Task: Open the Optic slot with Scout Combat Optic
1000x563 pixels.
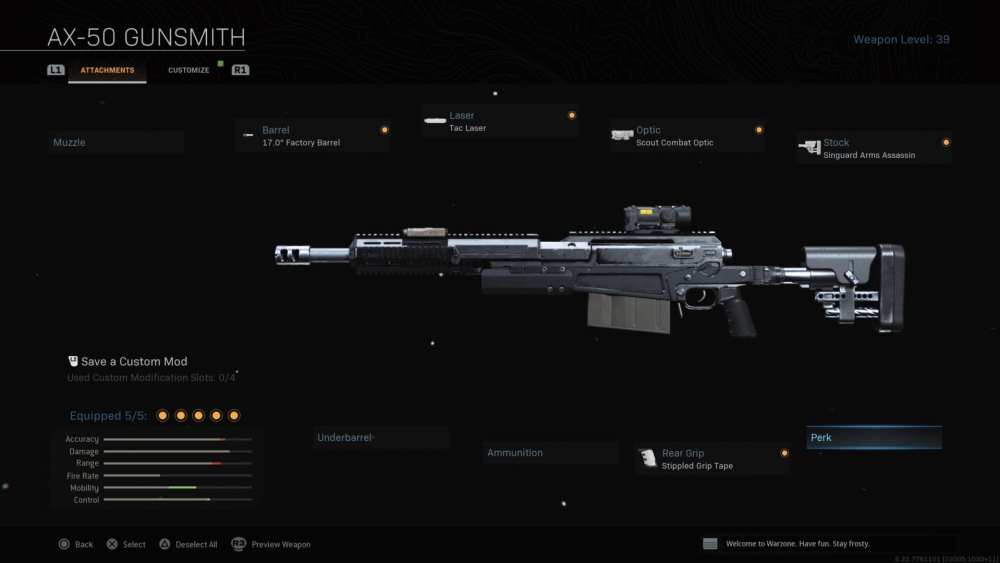Action: (688, 136)
